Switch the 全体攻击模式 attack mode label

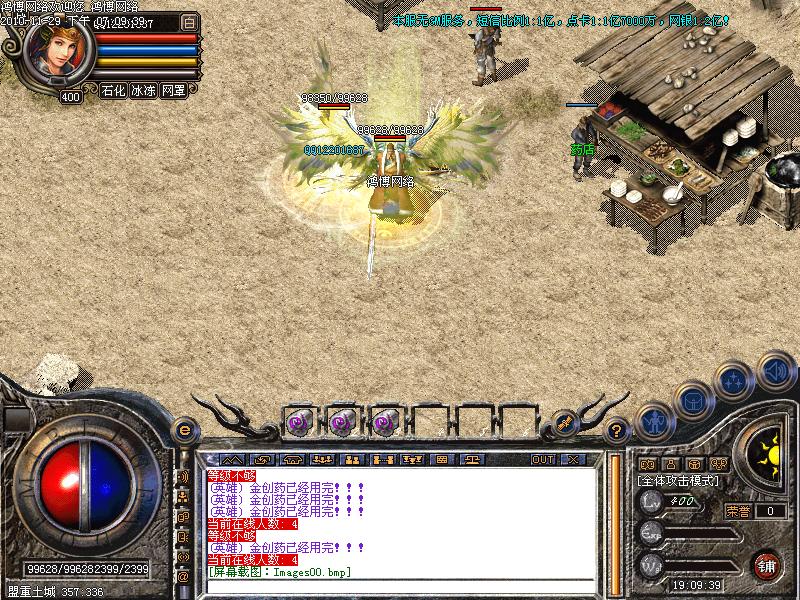(x=679, y=481)
